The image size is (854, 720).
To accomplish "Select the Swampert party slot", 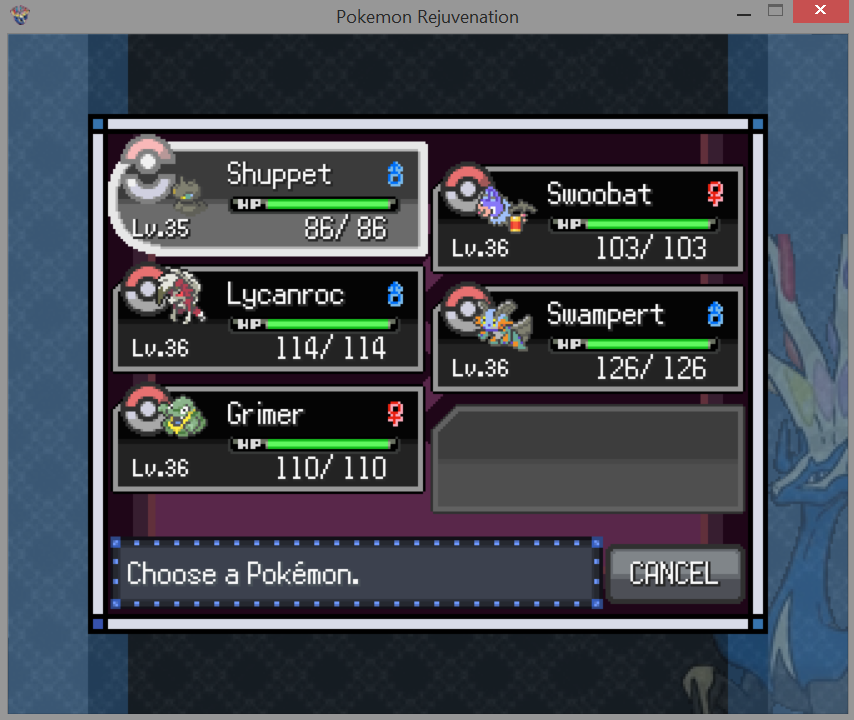I will pyautogui.click(x=588, y=340).
